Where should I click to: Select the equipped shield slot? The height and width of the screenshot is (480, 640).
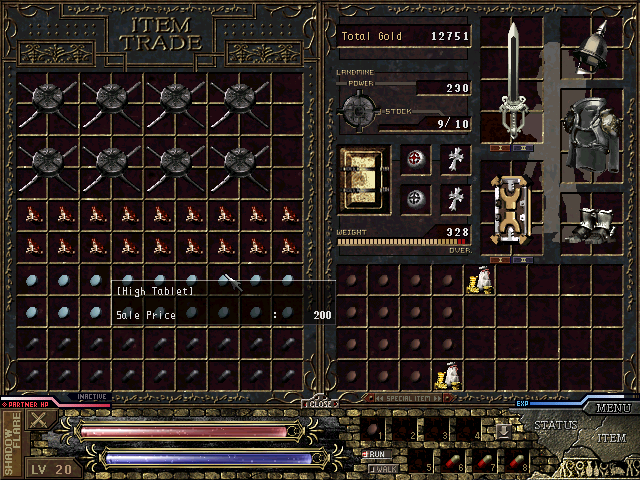pos(511,210)
